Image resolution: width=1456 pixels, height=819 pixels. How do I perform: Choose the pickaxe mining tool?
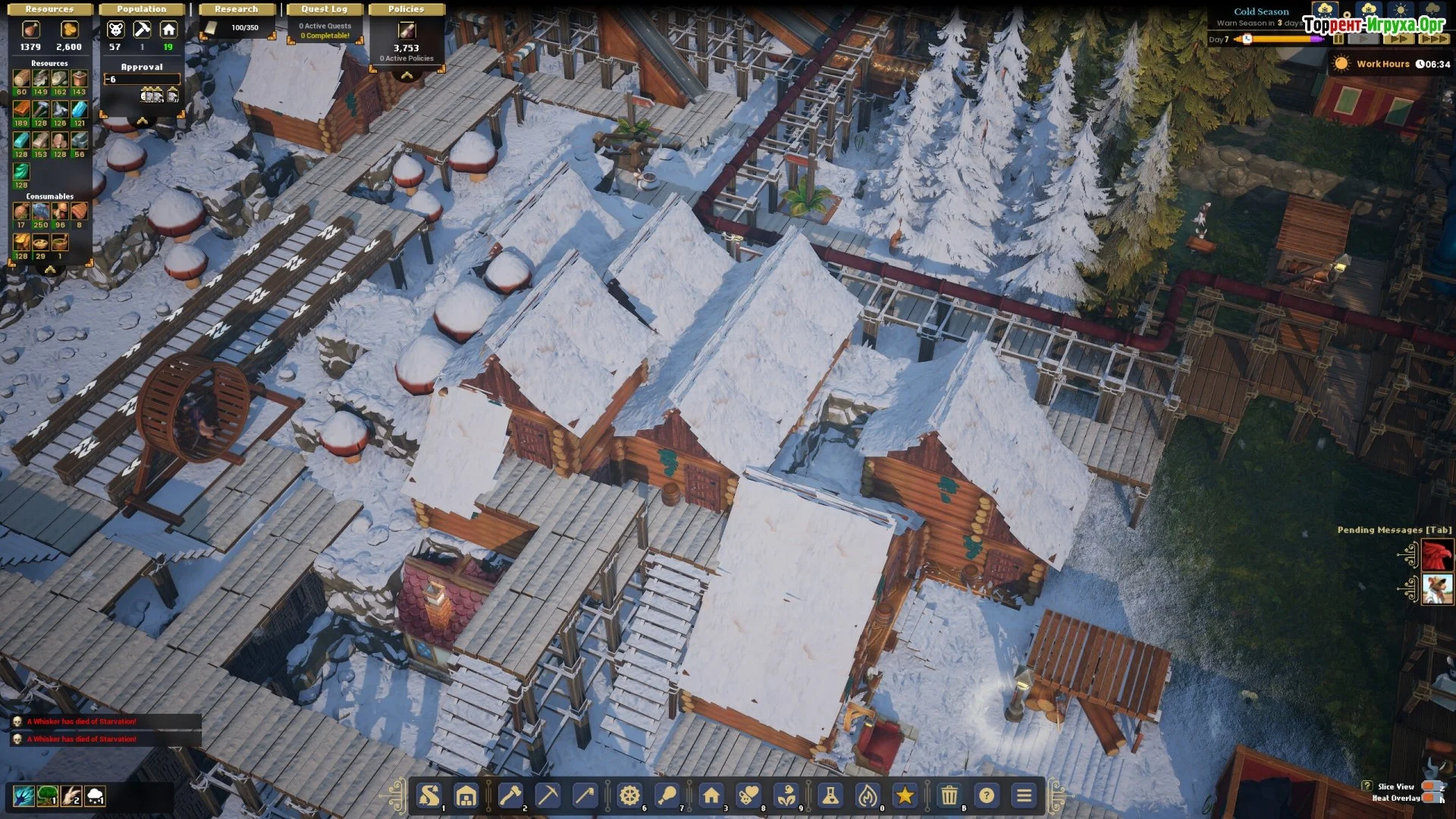[548, 795]
